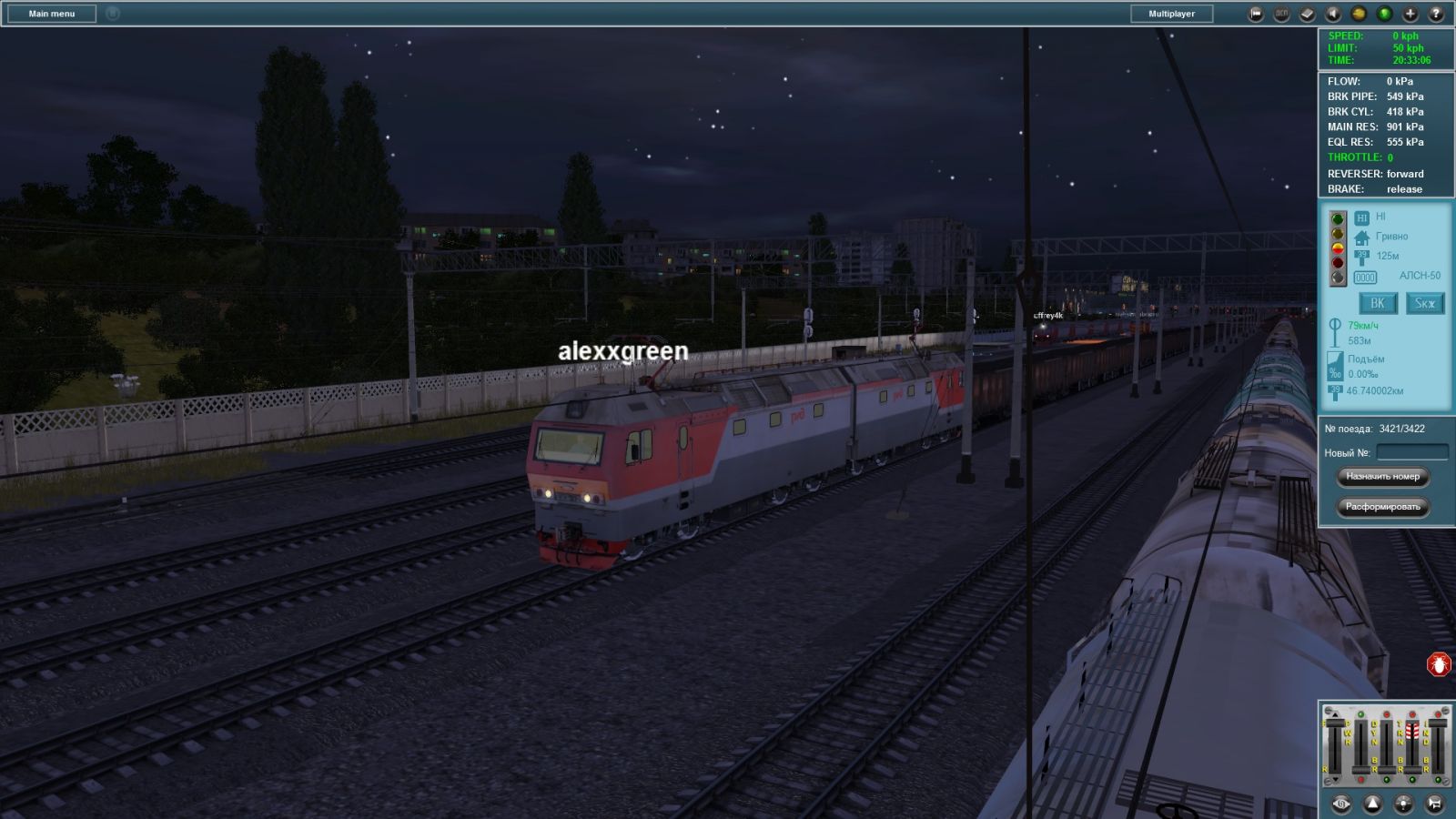Screen dimensions: 1456x819
Task: Click the flag icon in top bar
Action: click(x=1256, y=14)
